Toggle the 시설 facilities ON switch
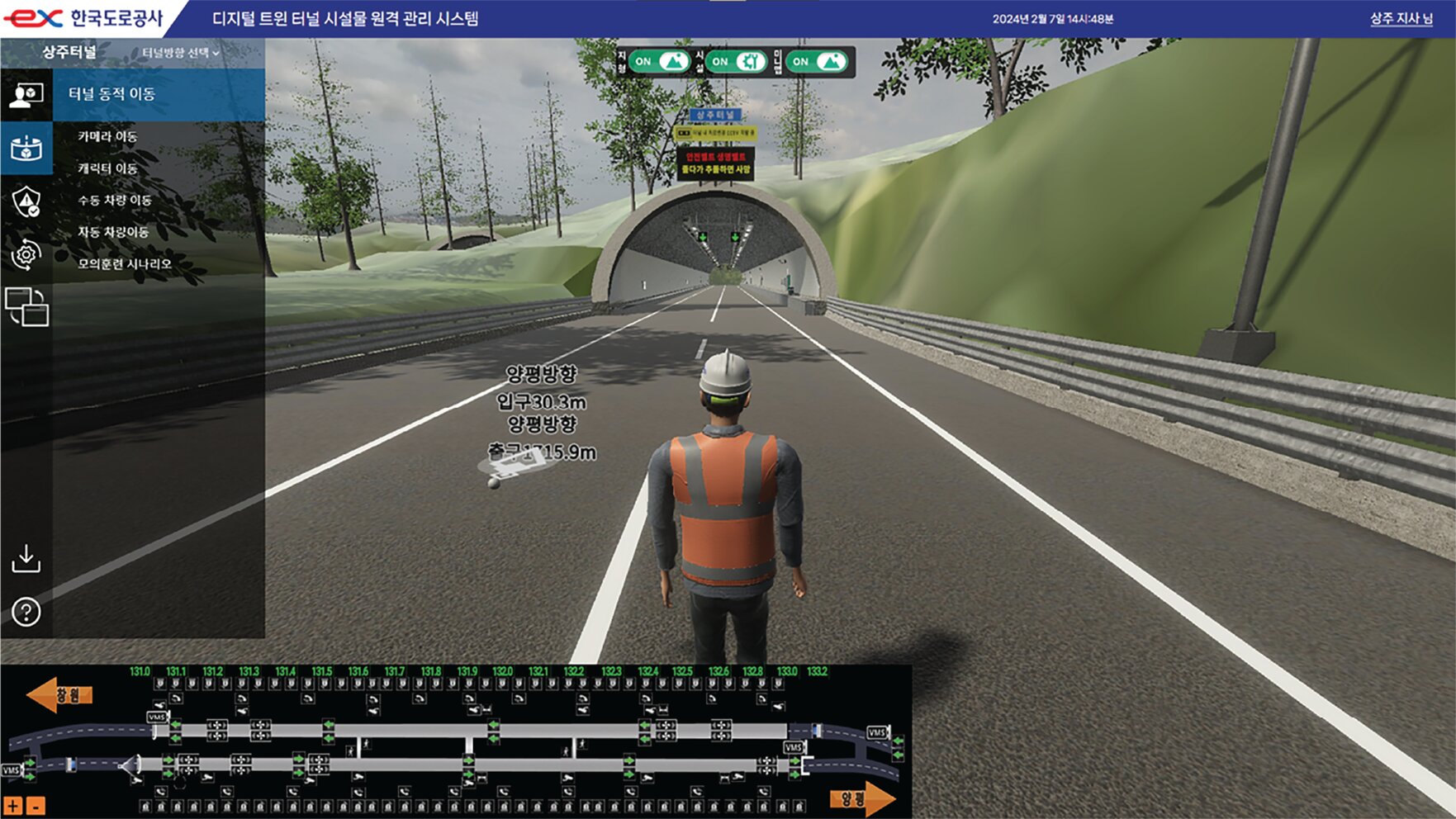The width and height of the screenshot is (1456, 819). 737,62
